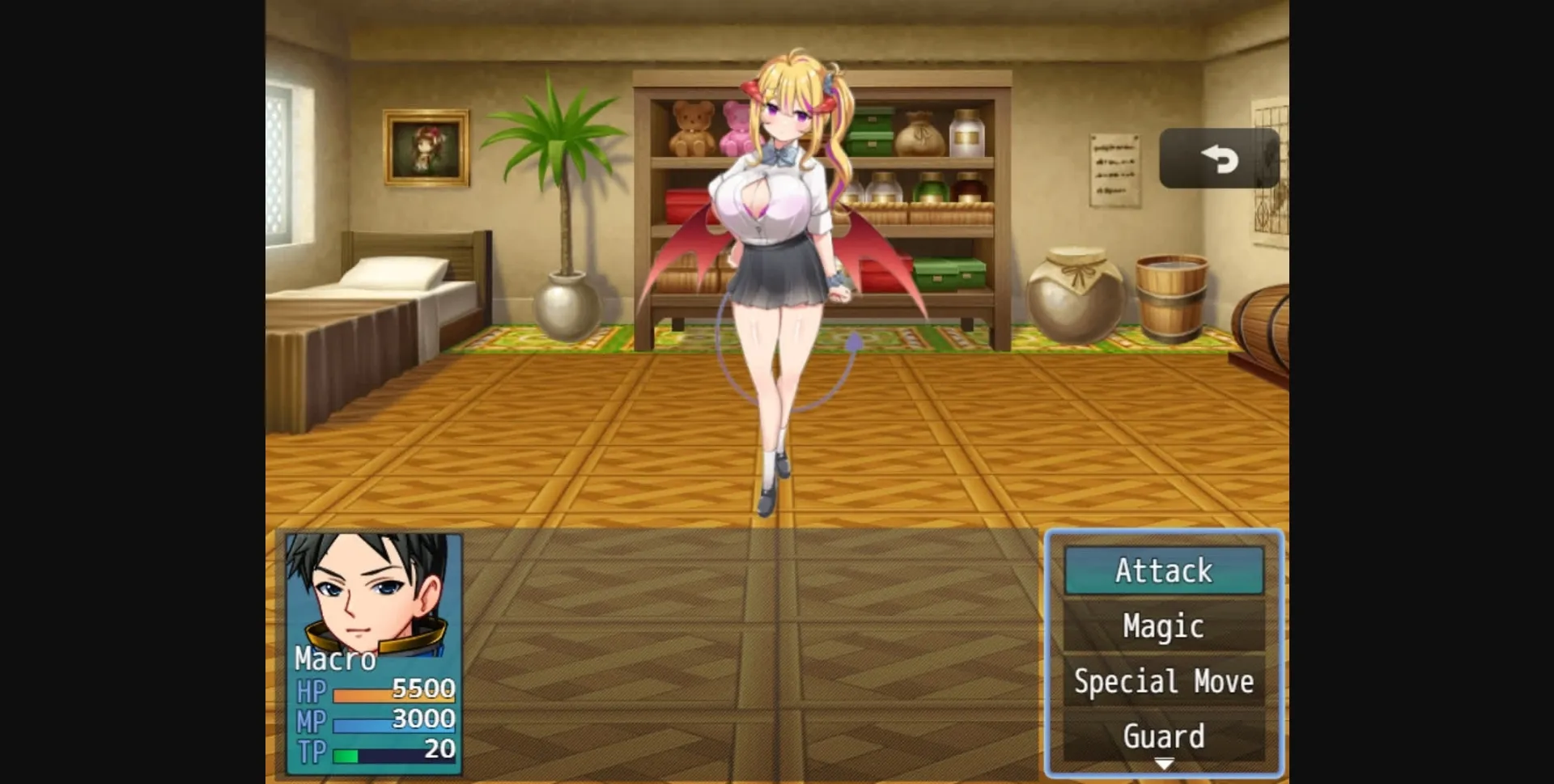Click the Macro name label
The height and width of the screenshot is (784, 1554).
pyautogui.click(x=336, y=661)
